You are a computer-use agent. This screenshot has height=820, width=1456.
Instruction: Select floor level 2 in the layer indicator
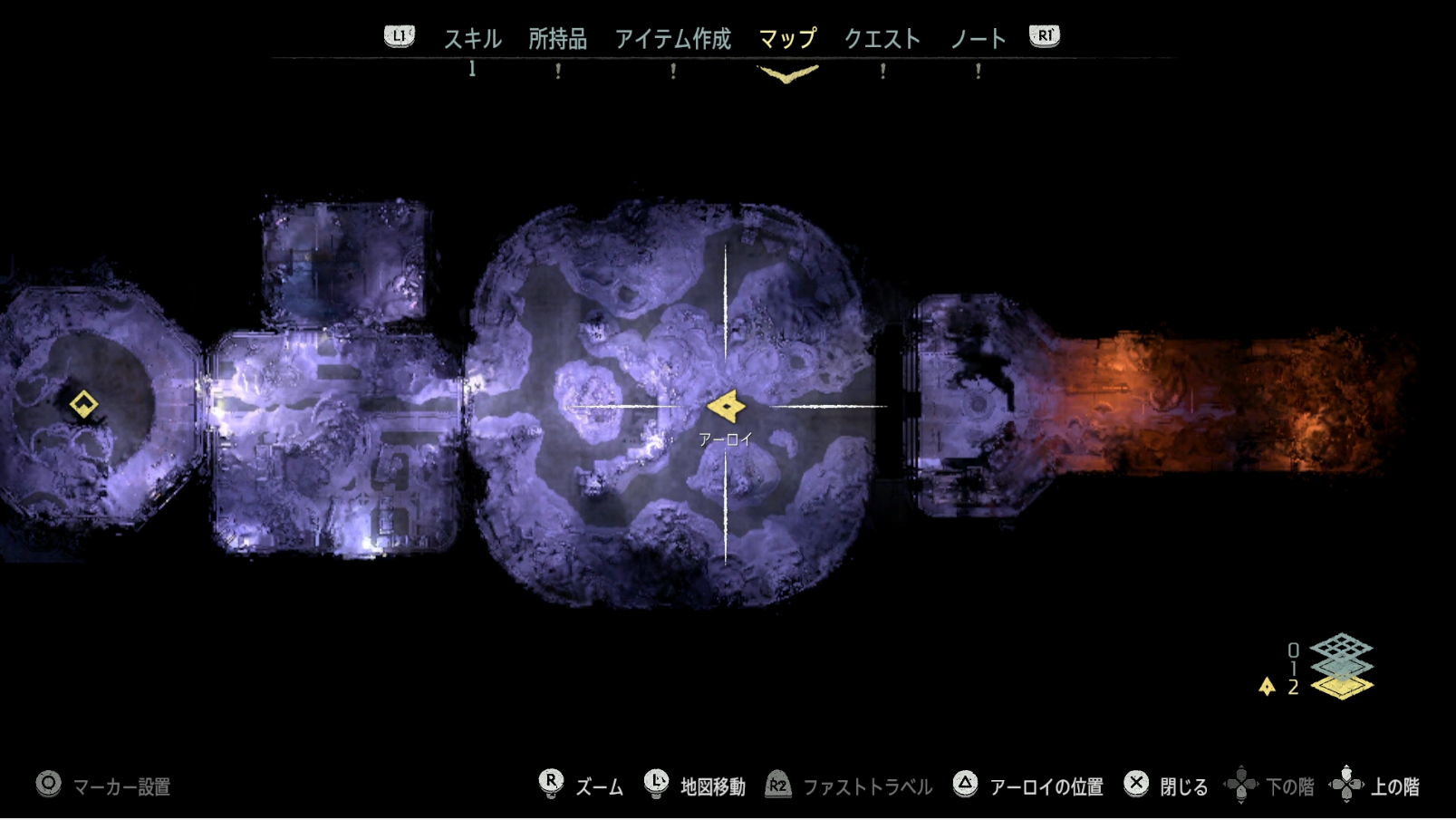click(x=1293, y=687)
